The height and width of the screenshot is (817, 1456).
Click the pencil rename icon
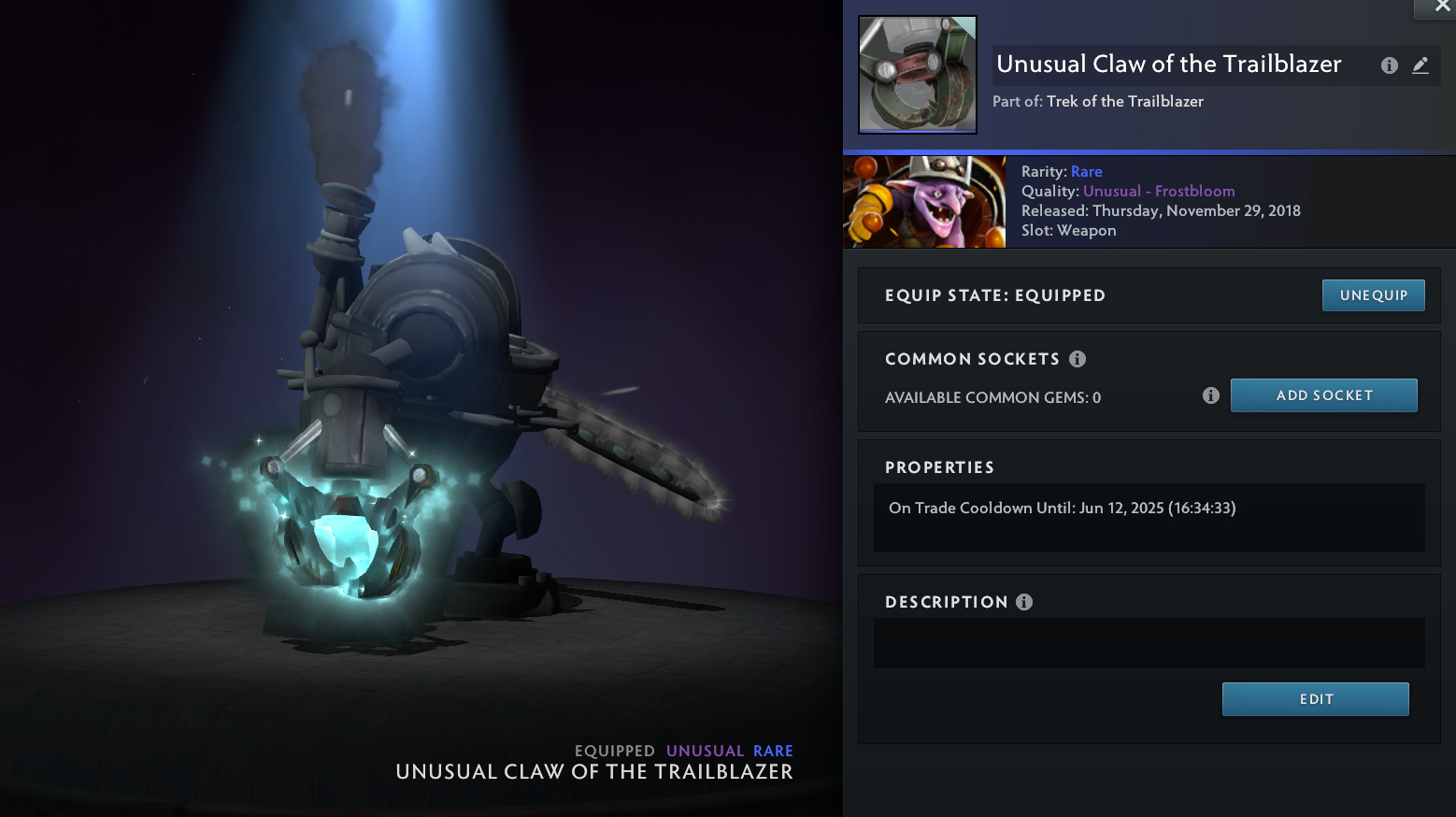[x=1420, y=65]
